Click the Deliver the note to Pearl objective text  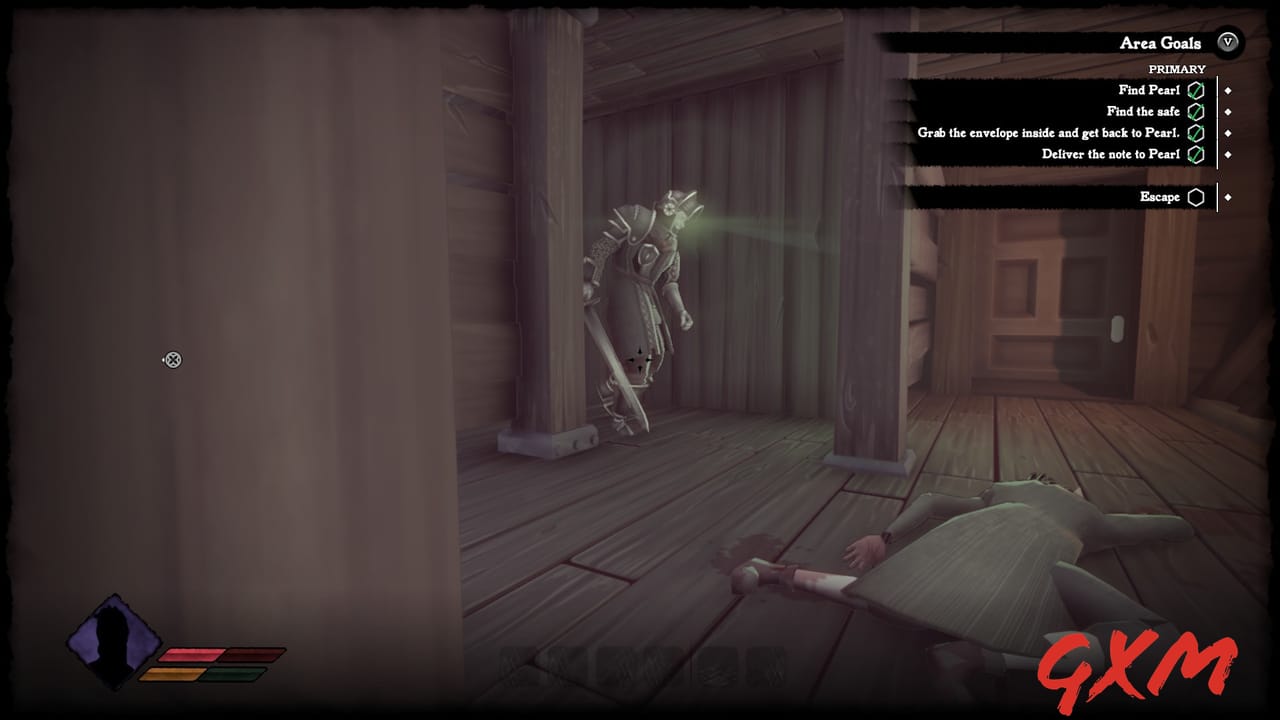1111,153
